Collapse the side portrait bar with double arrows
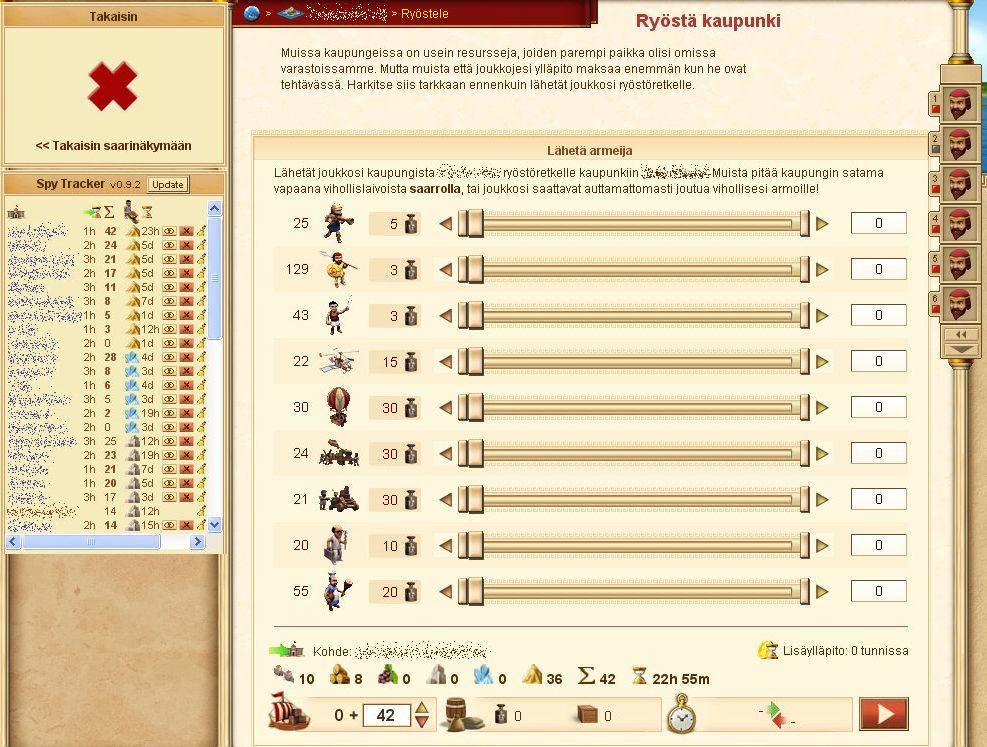The height and width of the screenshot is (747, 987). coord(961,334)
